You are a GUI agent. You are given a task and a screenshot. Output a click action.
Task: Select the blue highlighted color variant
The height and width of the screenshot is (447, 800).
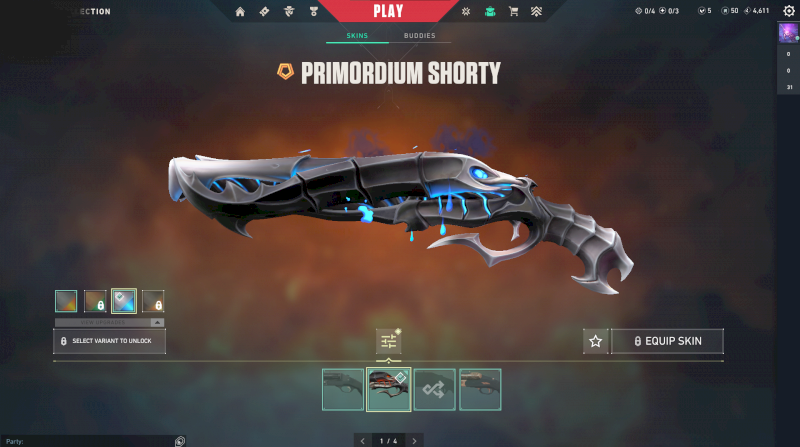(x=124, y=301)
